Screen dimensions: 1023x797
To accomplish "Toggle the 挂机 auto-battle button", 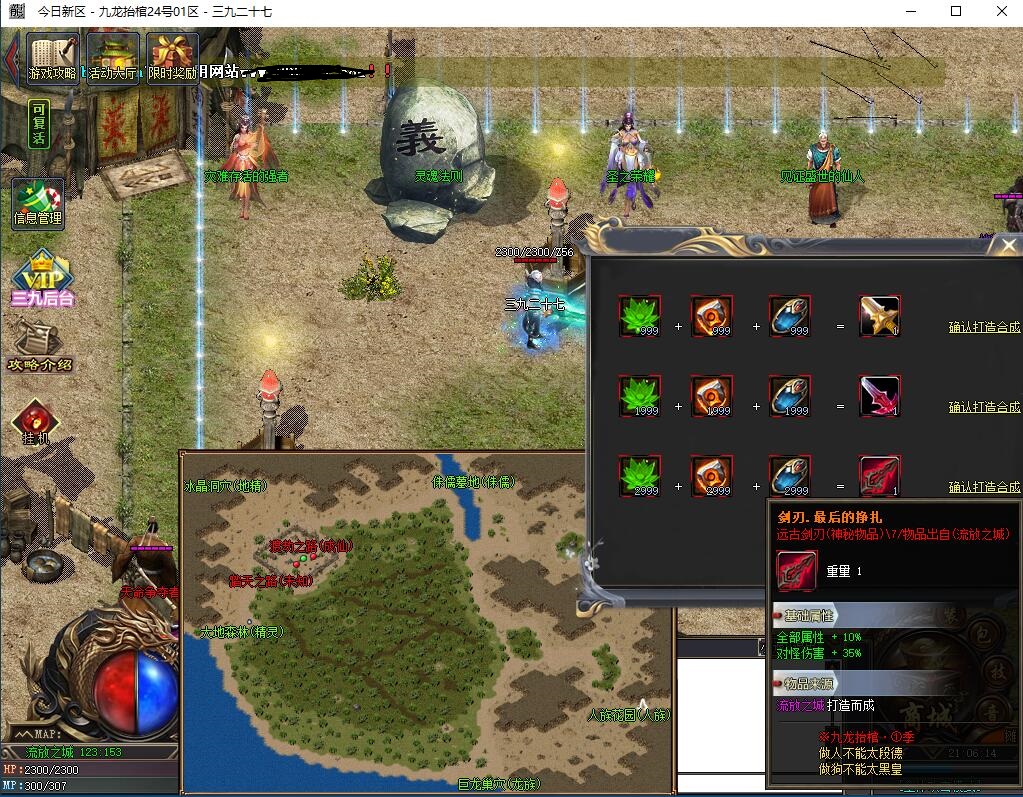I will [x=36, y=423].
